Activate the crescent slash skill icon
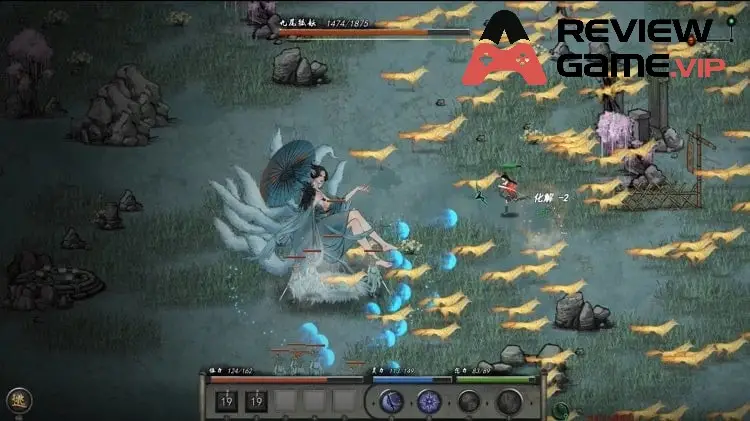Viewport: 750px width, 421px height. click(x=392, y=403)
